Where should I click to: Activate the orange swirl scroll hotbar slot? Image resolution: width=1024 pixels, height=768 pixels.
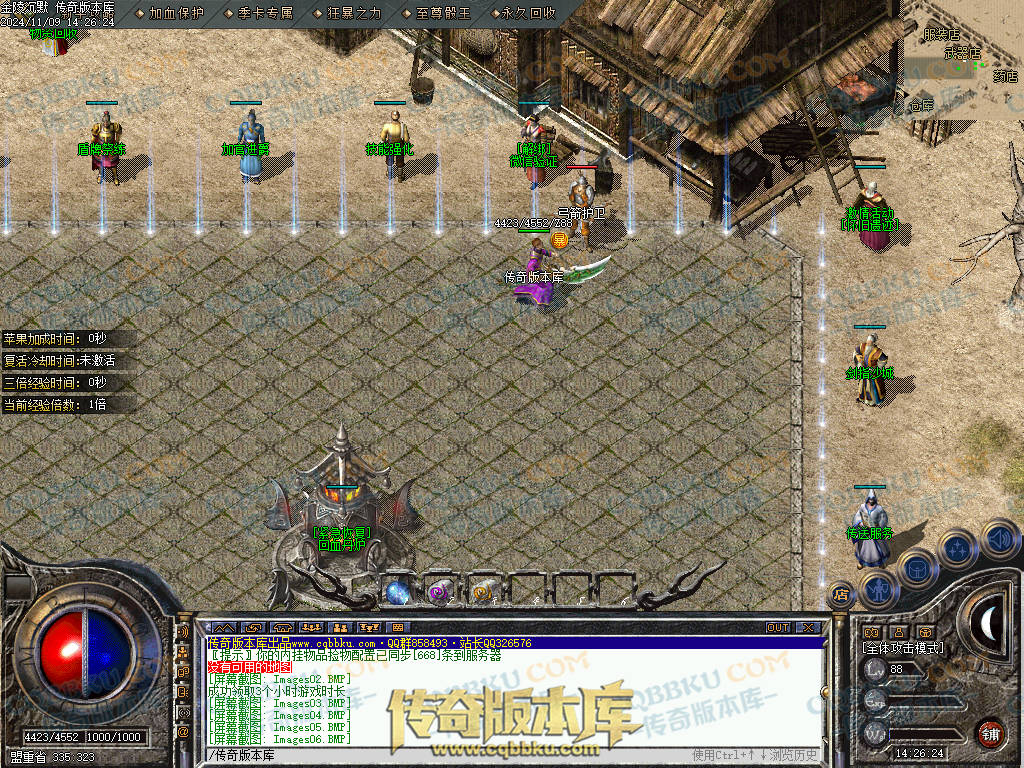coord(483,591)
